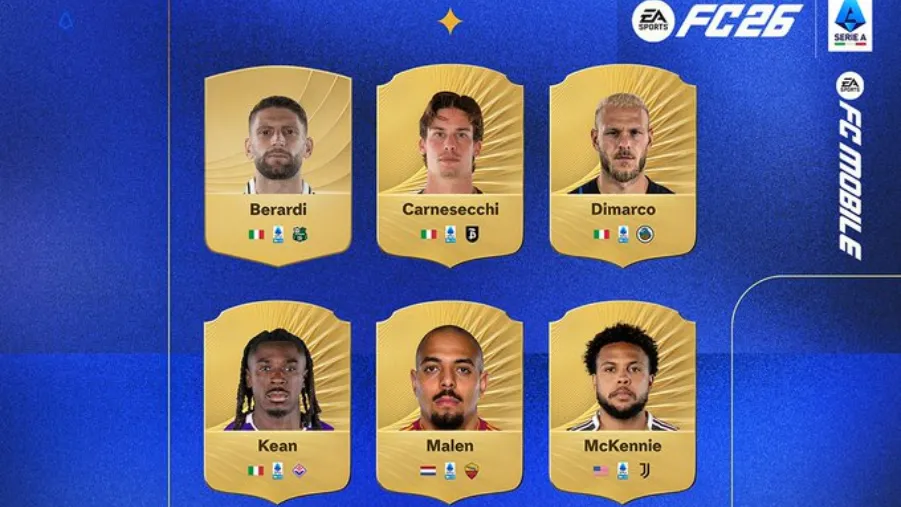901x507 pixels.
Task: Select the Berardi player card
Action: pyautogui.click(x=278, y=165)
